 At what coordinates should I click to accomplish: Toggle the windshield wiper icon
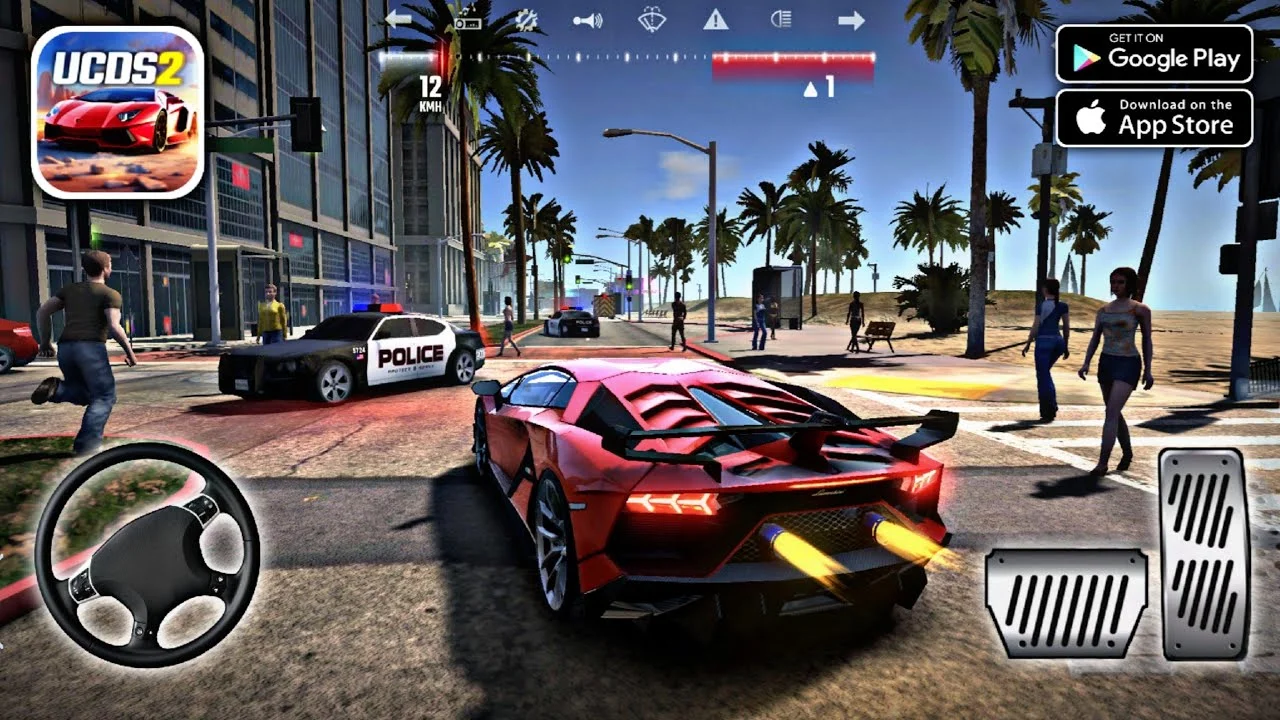(651, 20)
